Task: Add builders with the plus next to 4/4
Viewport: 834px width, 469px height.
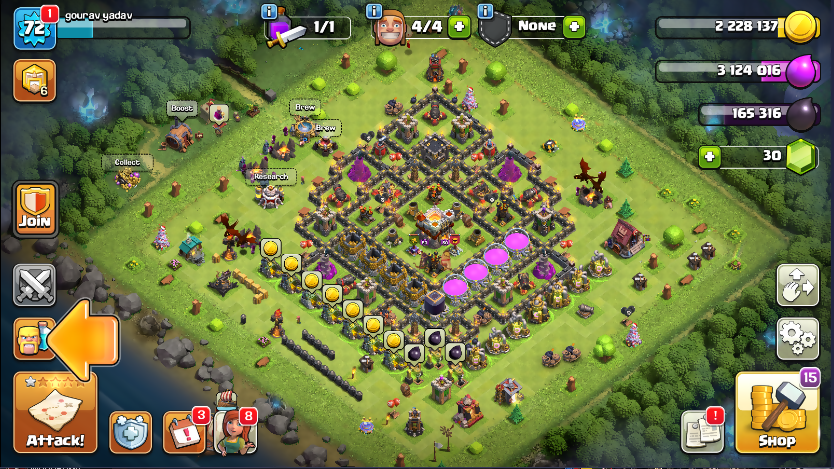Action: pos(459,27)
